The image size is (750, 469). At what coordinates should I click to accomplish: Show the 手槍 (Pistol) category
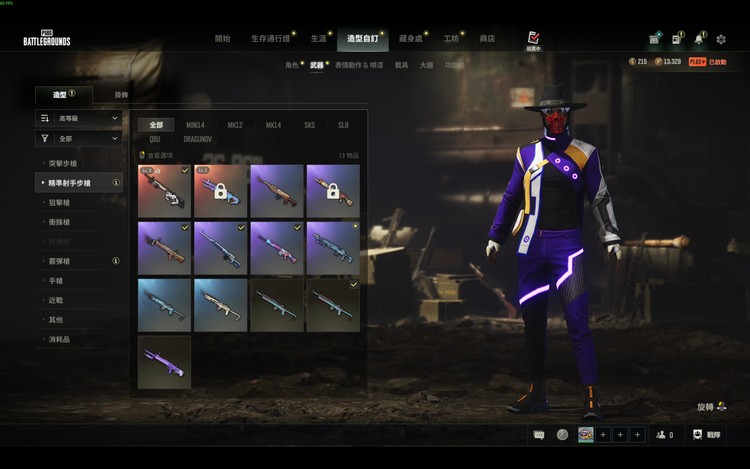coord(55,281)
